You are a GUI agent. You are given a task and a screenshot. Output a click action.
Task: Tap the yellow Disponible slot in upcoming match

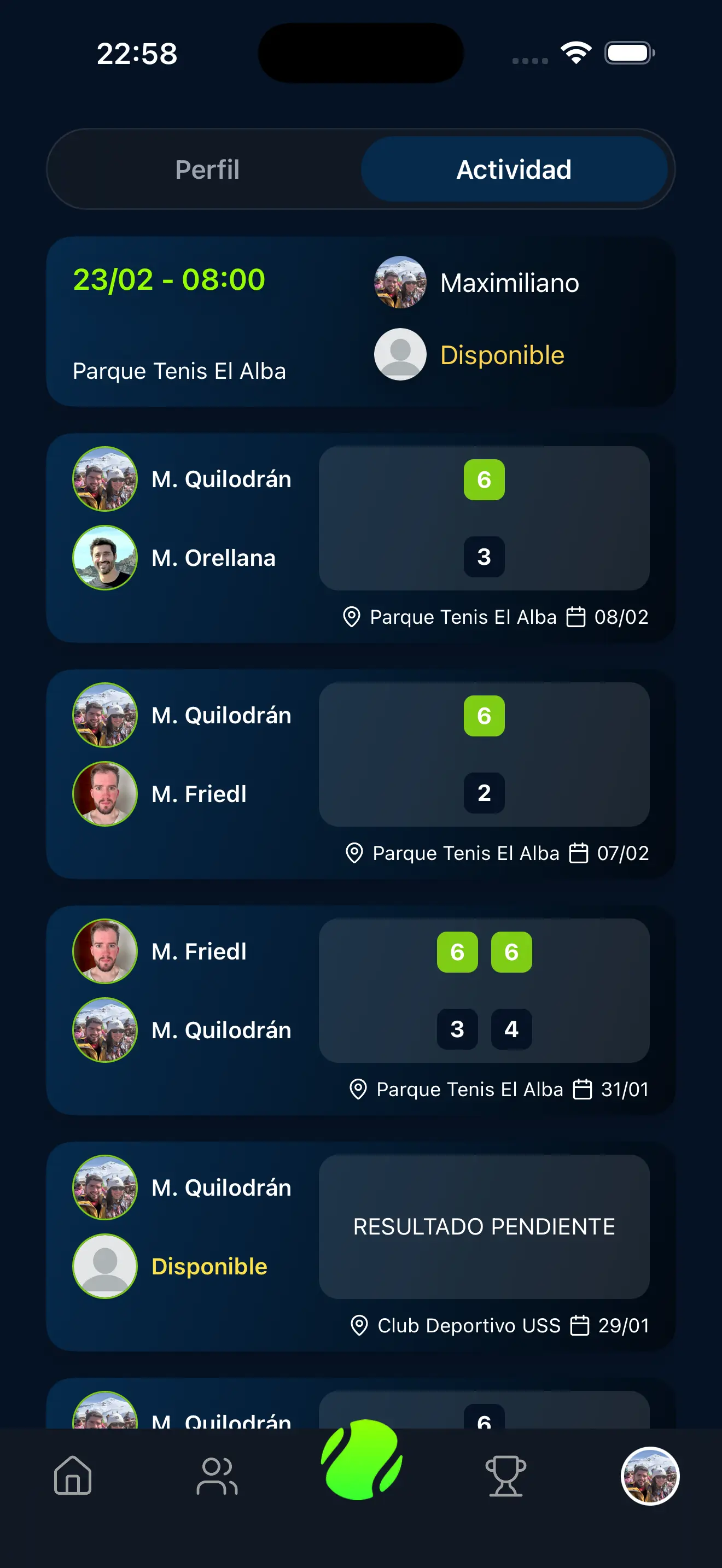pyautogui.click(x=502, y=355)
